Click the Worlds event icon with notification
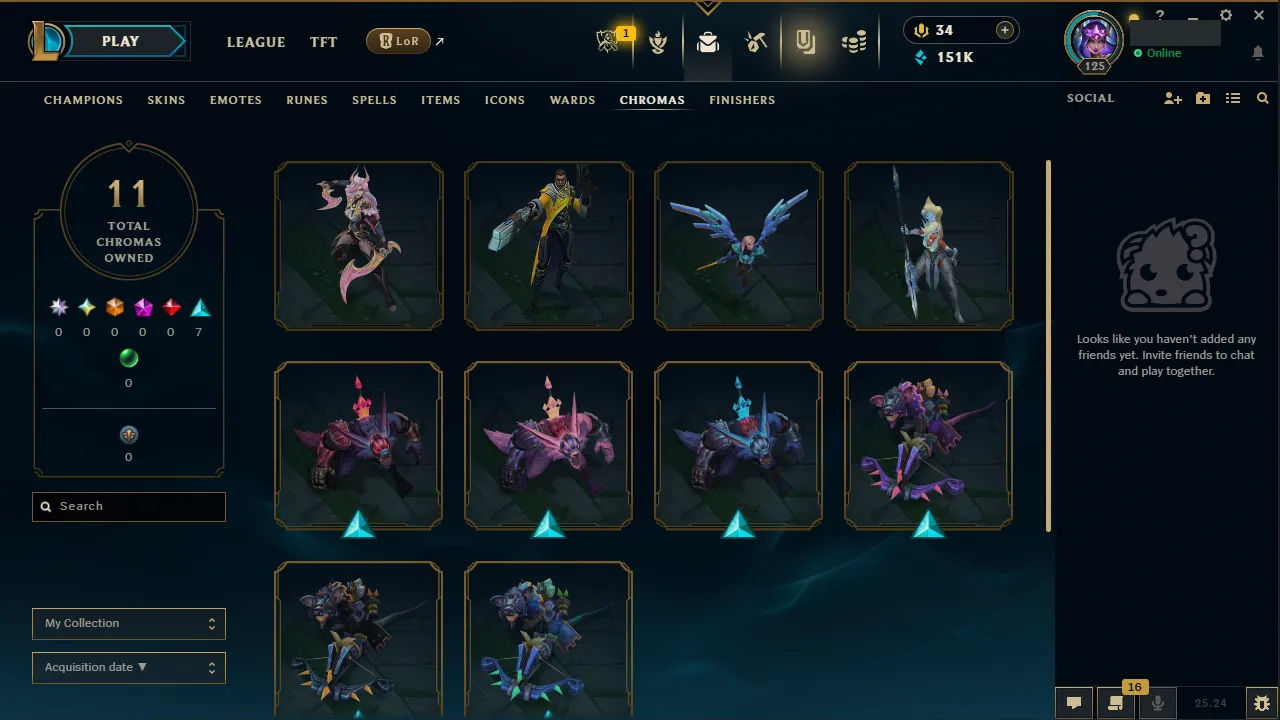The width and height of the screenshot is (1280, 720). 611,42
